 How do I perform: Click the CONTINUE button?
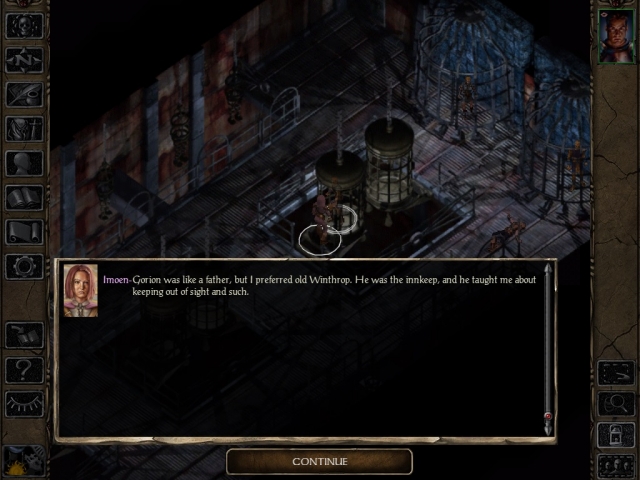click(319, 461)
